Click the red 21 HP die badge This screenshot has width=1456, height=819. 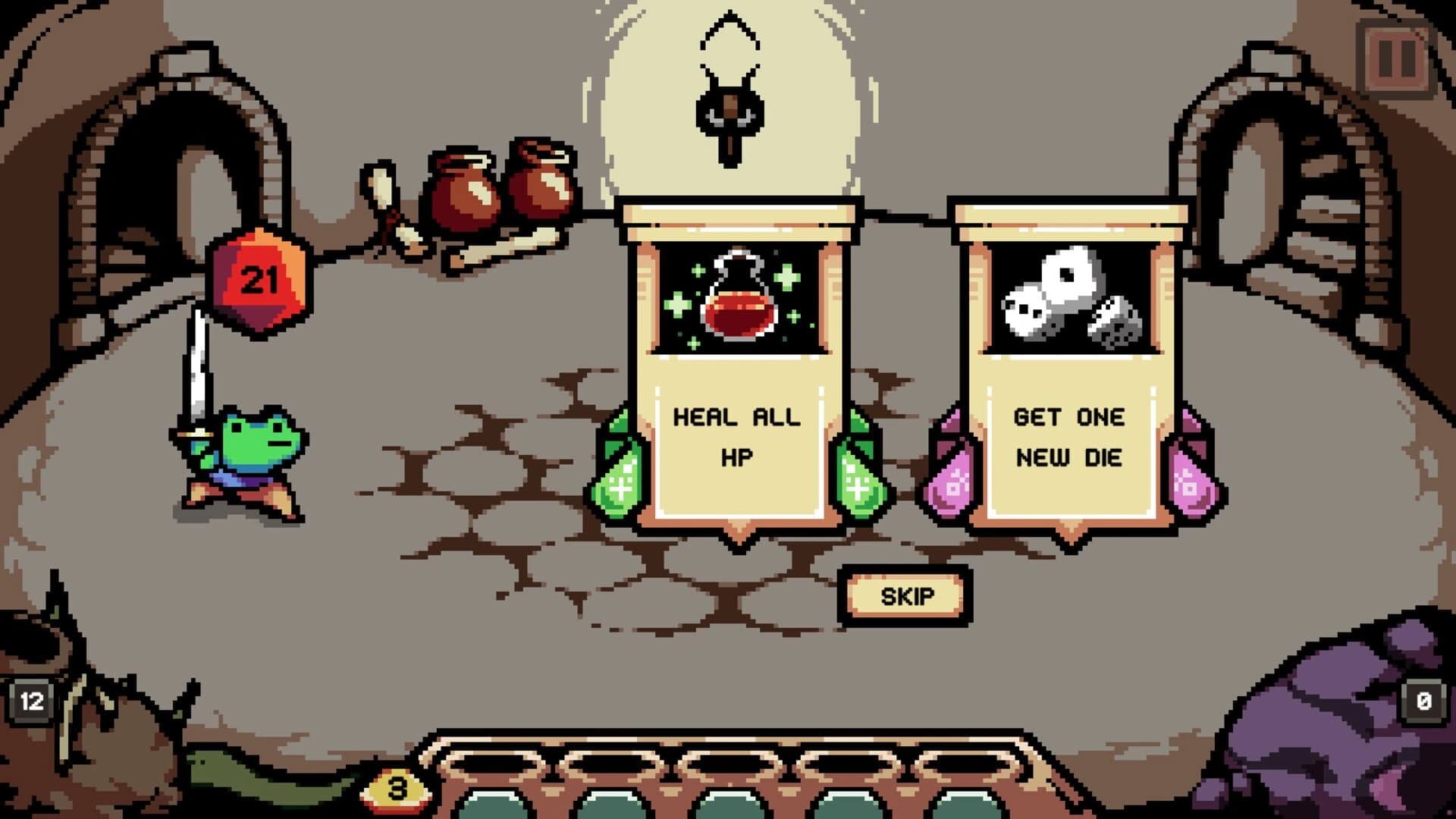(258, 281)
